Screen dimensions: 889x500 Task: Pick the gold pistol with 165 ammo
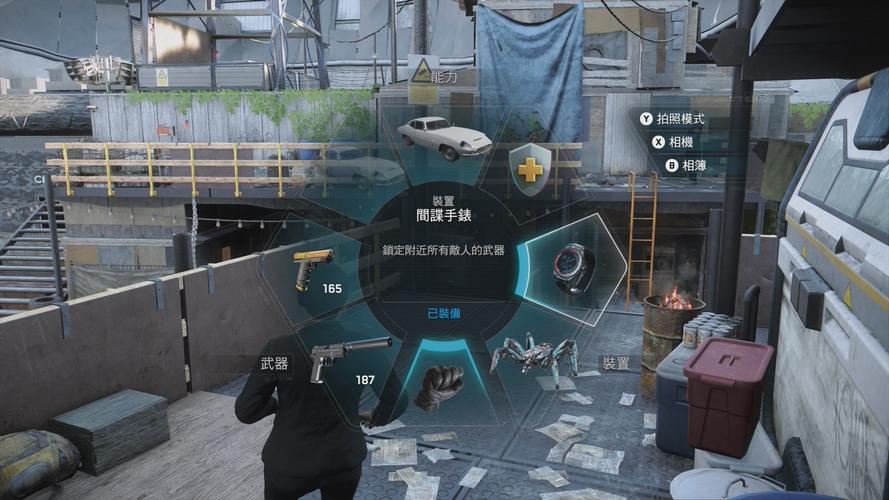311,270
